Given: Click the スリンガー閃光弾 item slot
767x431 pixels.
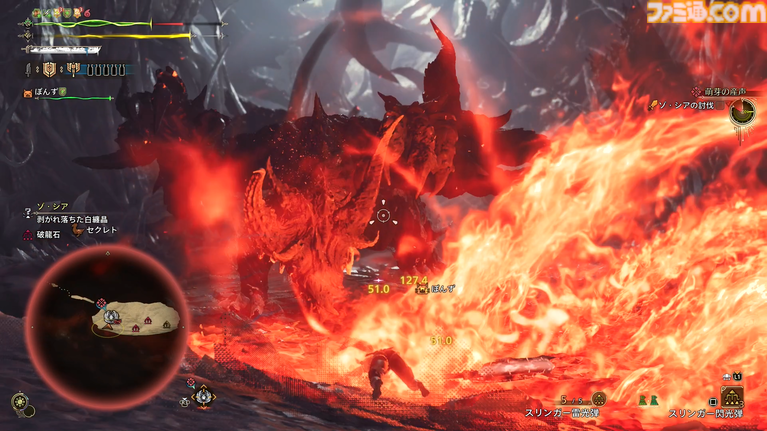Looking at the screenshot, I should point(731,397).
